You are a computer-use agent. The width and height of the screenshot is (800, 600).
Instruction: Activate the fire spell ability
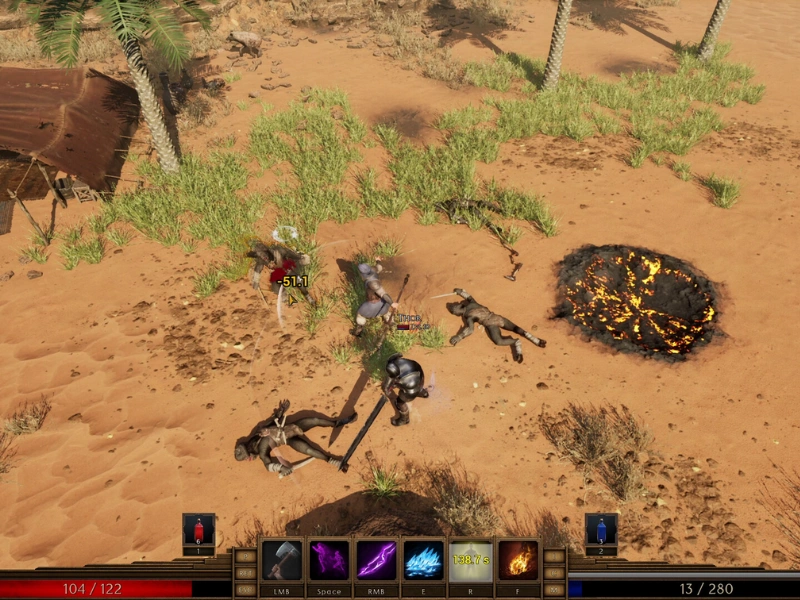coord(518,561)
